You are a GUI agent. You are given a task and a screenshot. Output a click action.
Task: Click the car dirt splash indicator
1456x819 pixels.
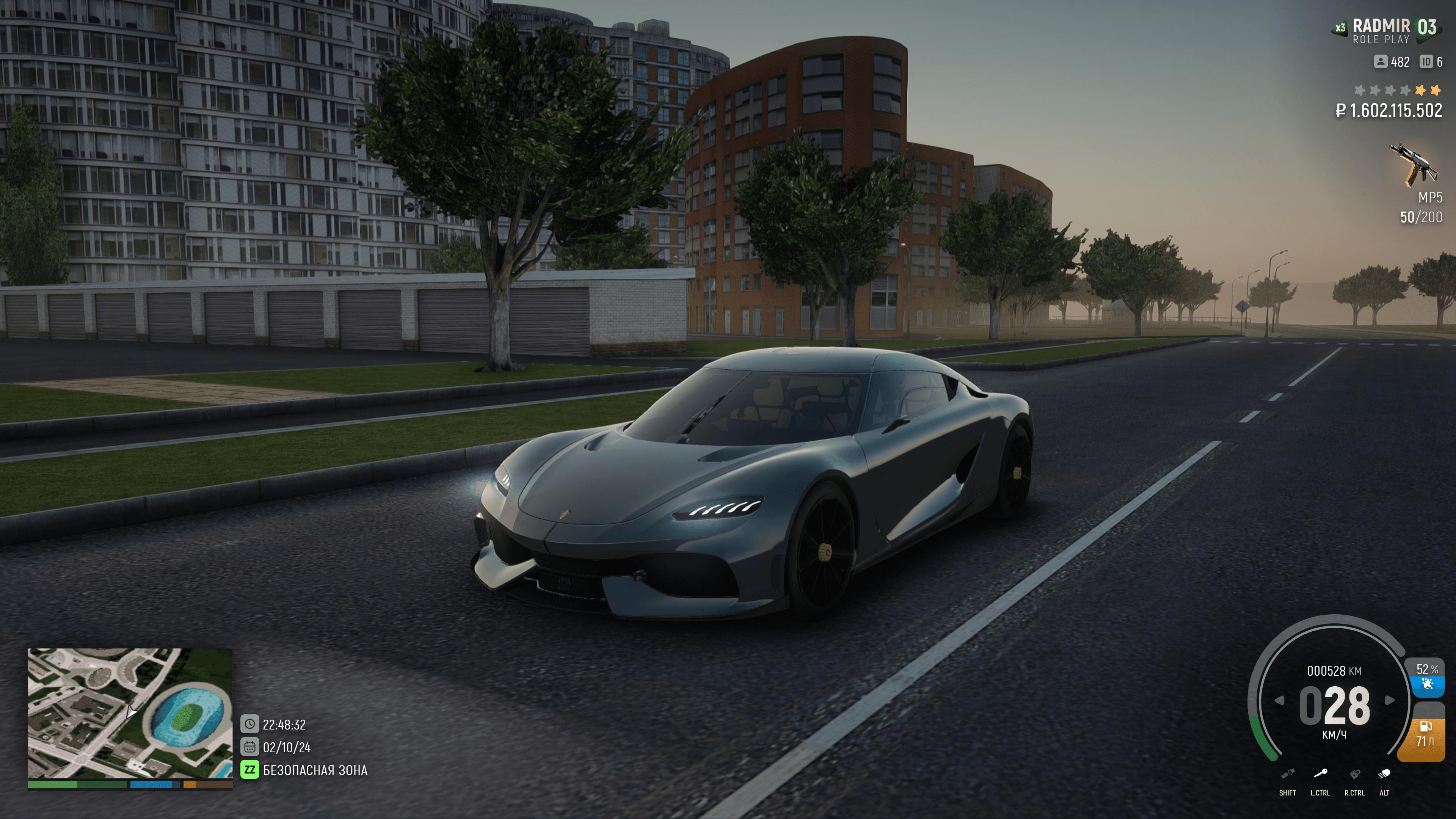(1427, 684)
